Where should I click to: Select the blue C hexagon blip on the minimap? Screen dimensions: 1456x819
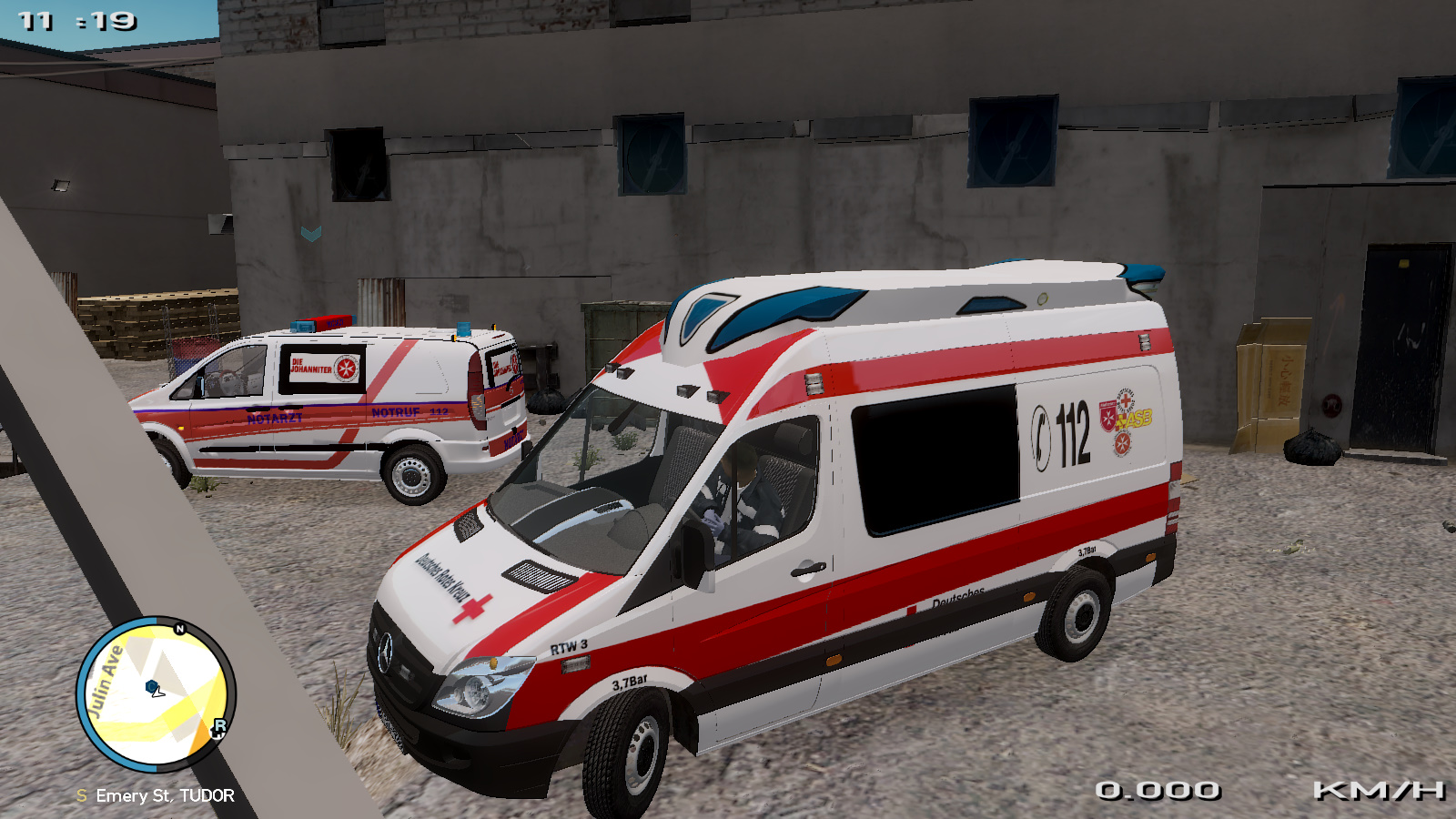153,687
